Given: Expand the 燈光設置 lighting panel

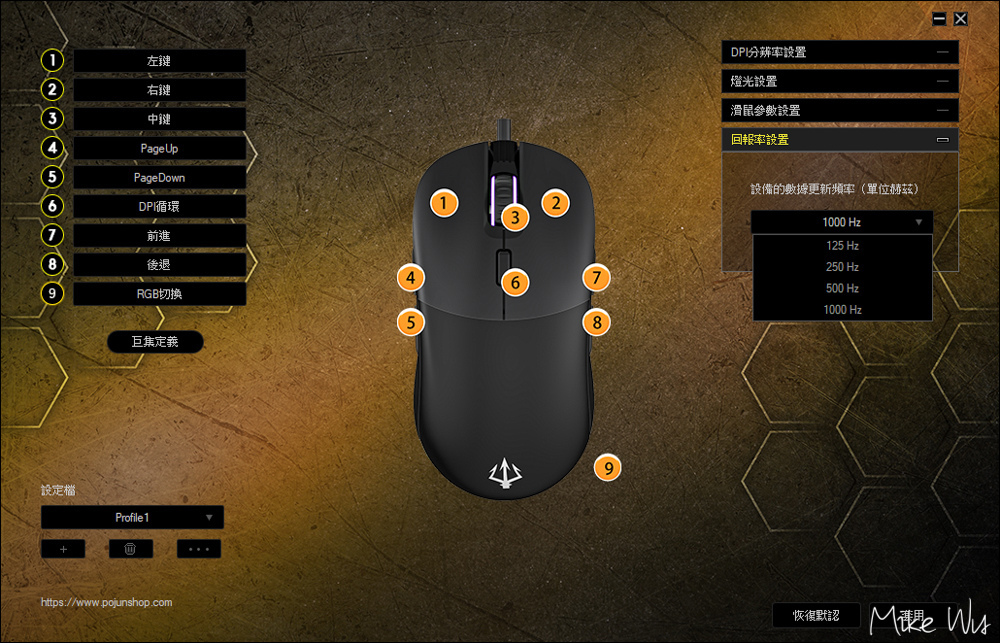Looking at the screenshot, I should click(839, 81).
